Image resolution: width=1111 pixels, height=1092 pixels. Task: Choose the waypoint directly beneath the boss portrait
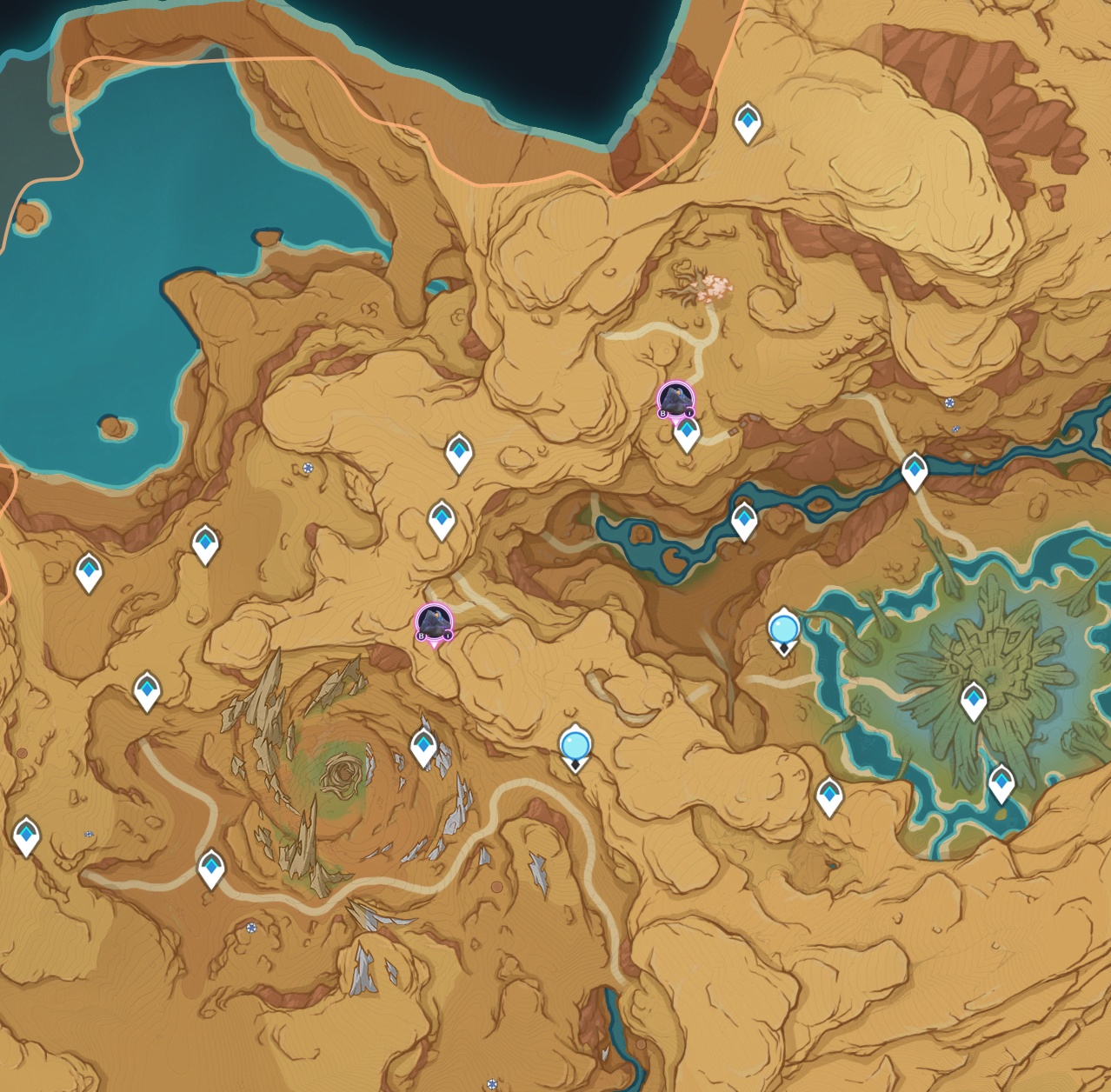pos(687,433)
